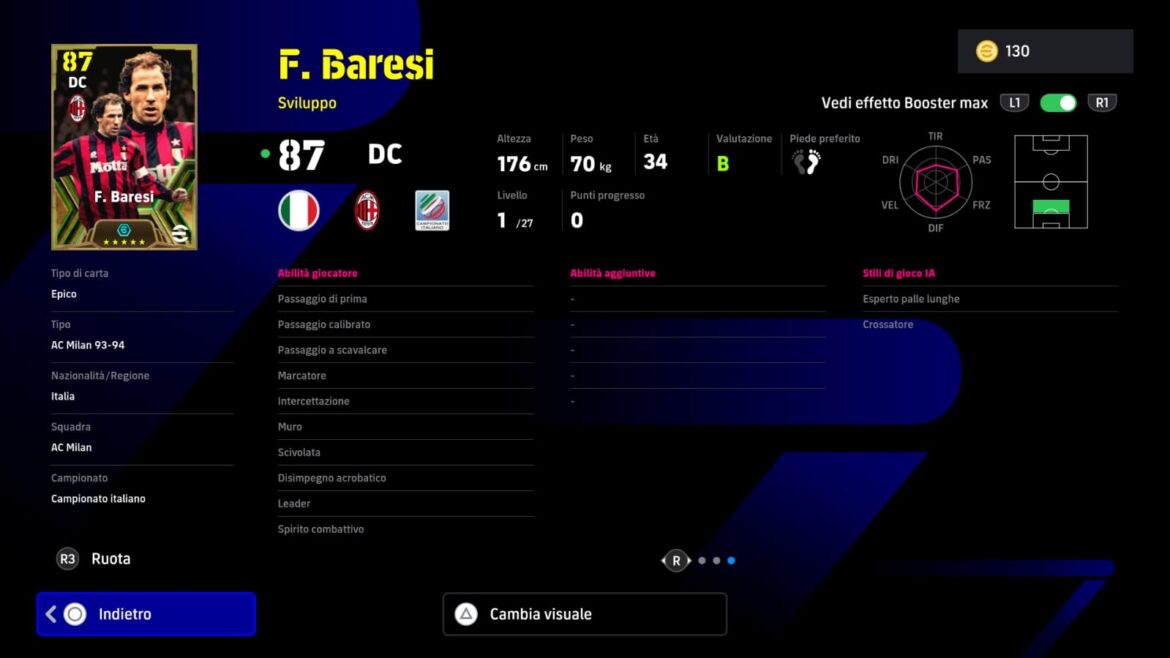
Task: Choose the Esperto palle lunghe play style
Action: click(989, 299)
